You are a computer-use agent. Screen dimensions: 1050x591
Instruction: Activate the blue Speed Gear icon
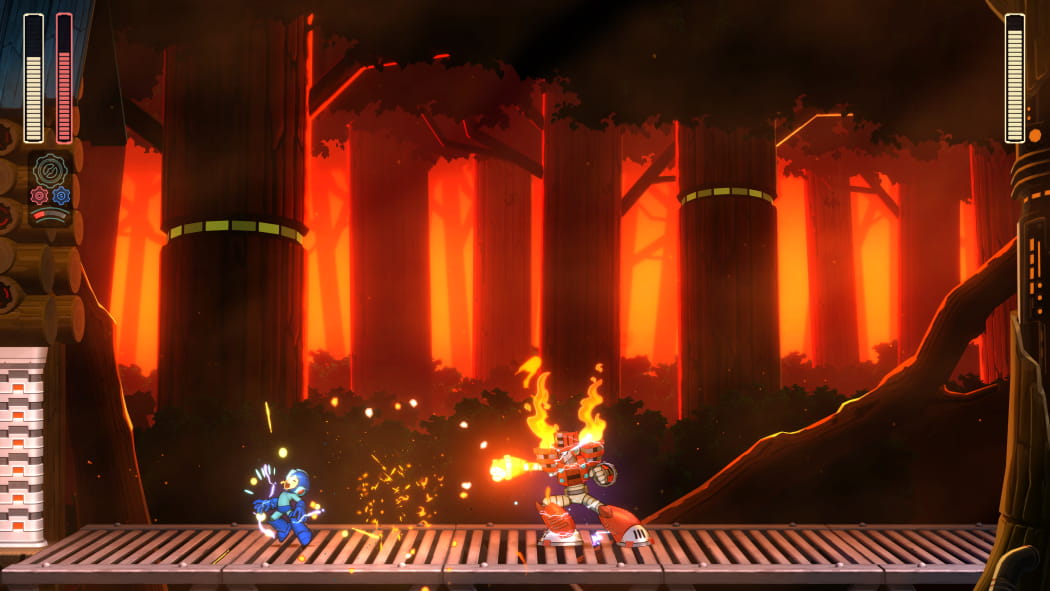(x=61, y=195)
